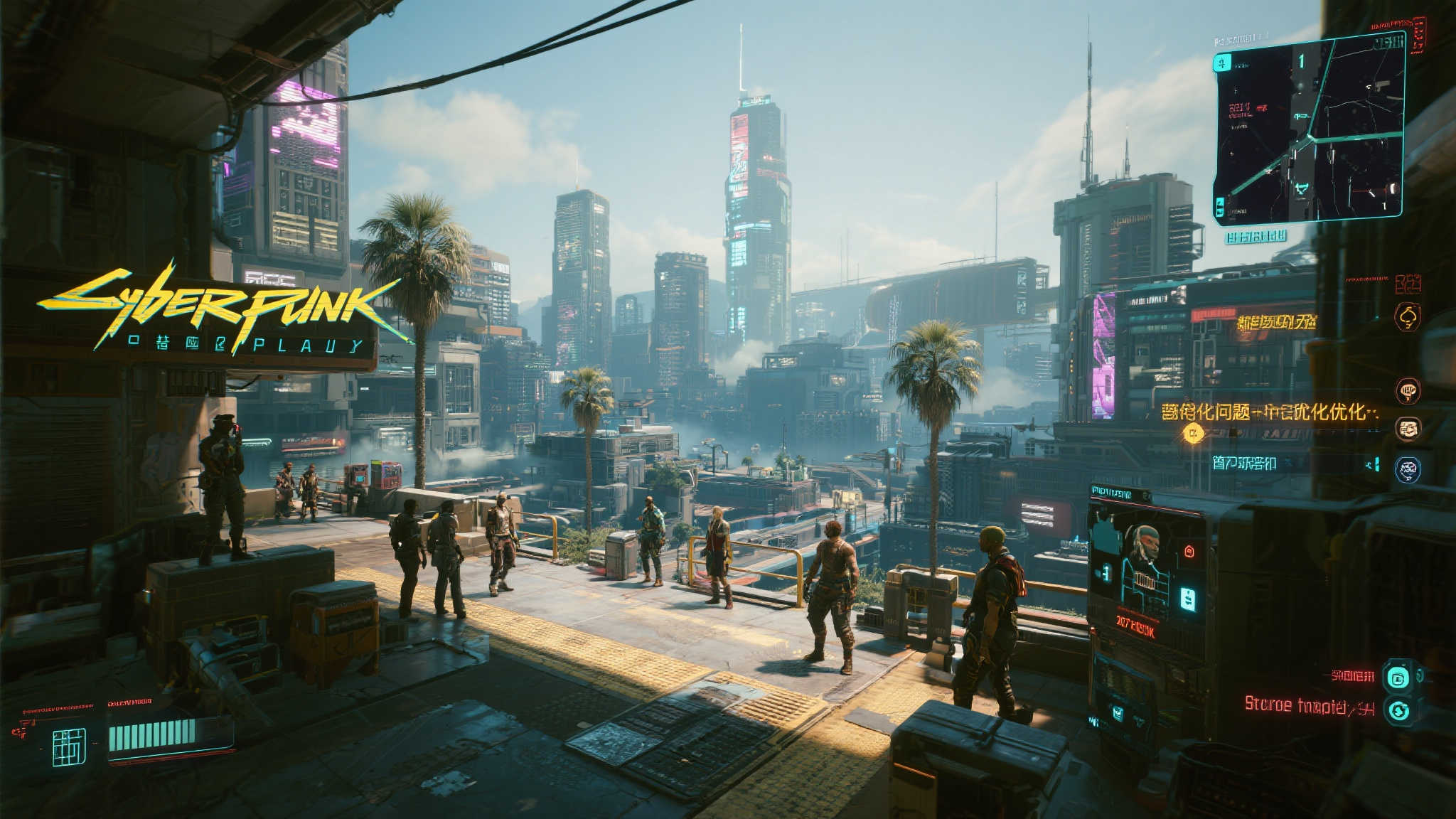Viewport: 1456px width, 819px height.
Task: Click the cyan grid icon in bottom-left HUD
Action: pos(70,746)
